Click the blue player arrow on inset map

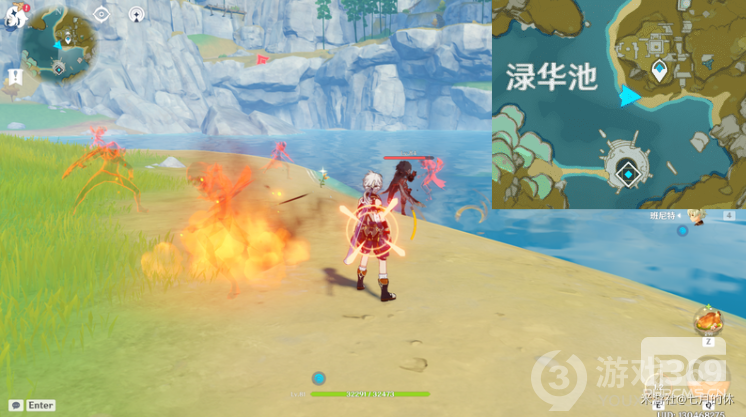click(x=629, y=96)
